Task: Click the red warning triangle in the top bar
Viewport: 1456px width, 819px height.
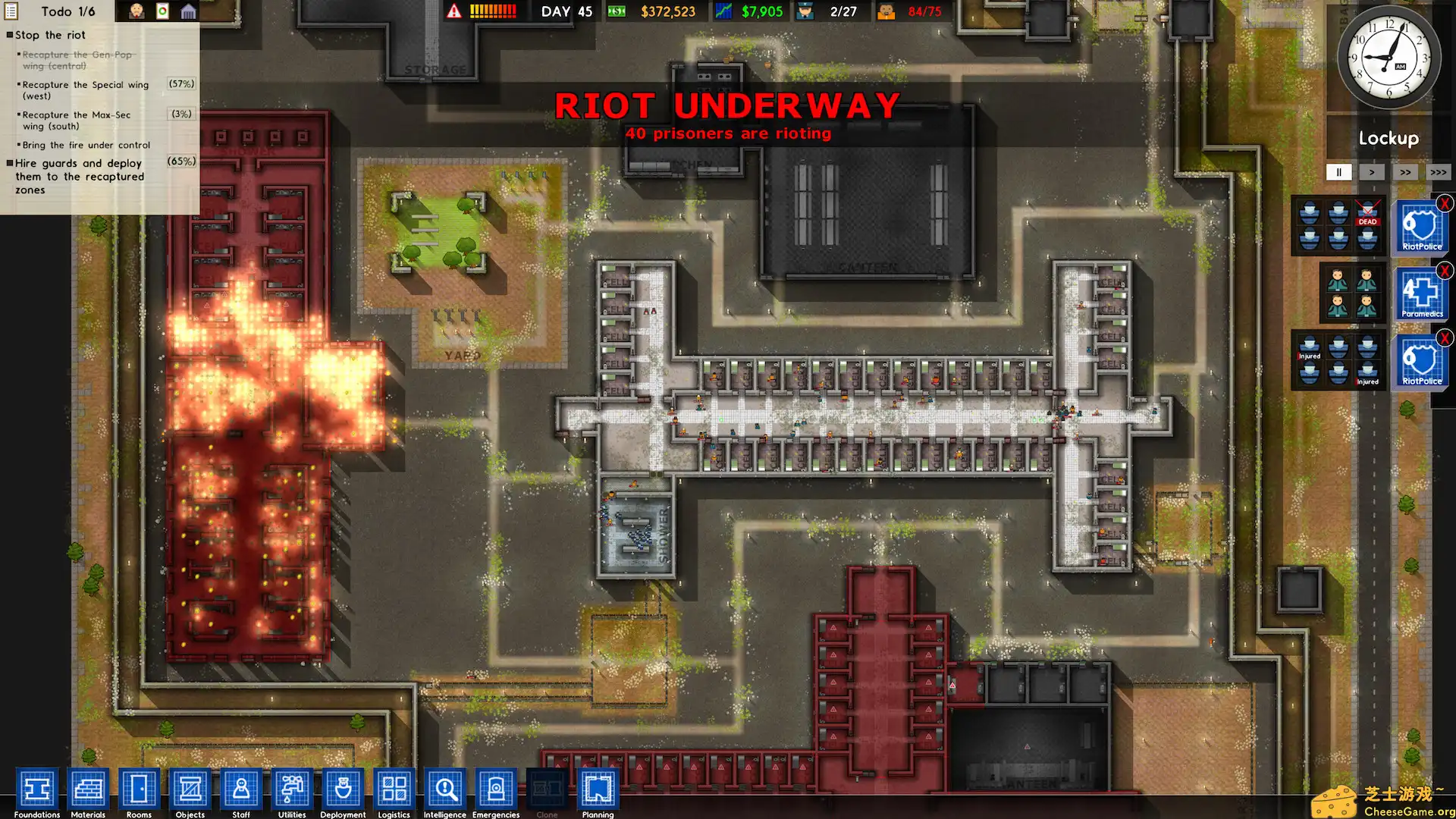Action: tap(453, 11)
